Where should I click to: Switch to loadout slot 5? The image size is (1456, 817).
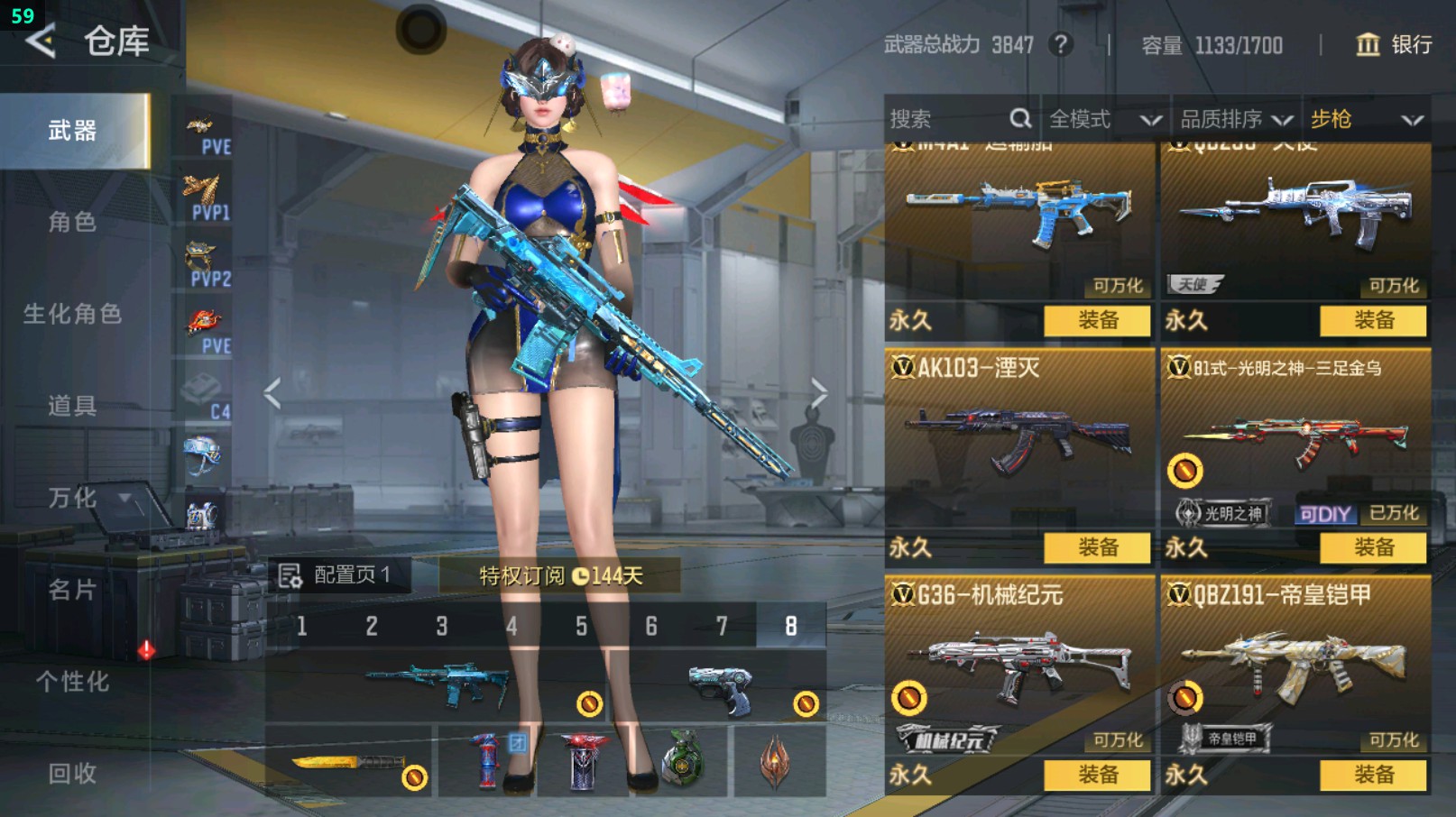(582, 626)
